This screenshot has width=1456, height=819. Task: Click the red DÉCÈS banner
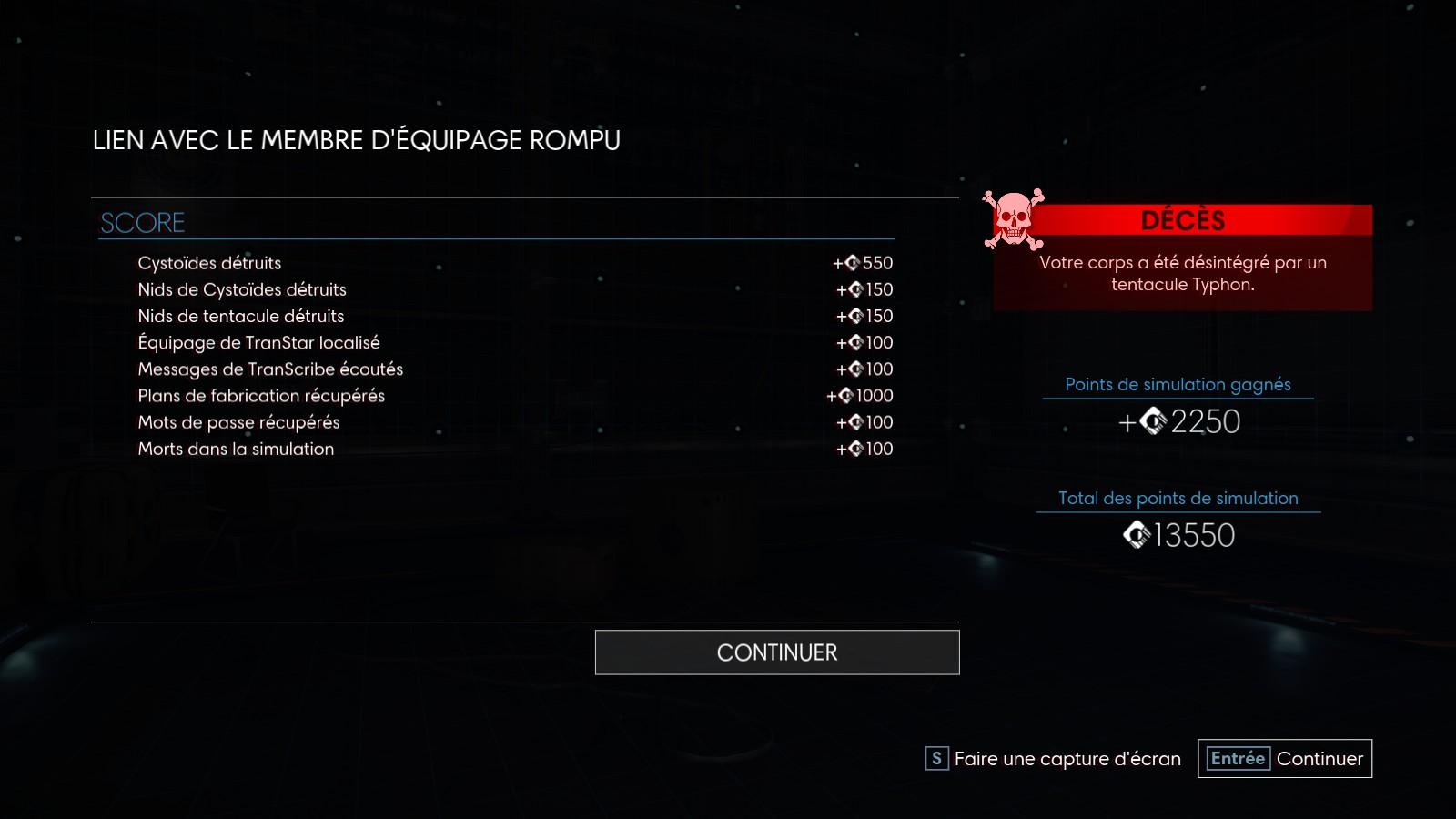(1183, 220)
